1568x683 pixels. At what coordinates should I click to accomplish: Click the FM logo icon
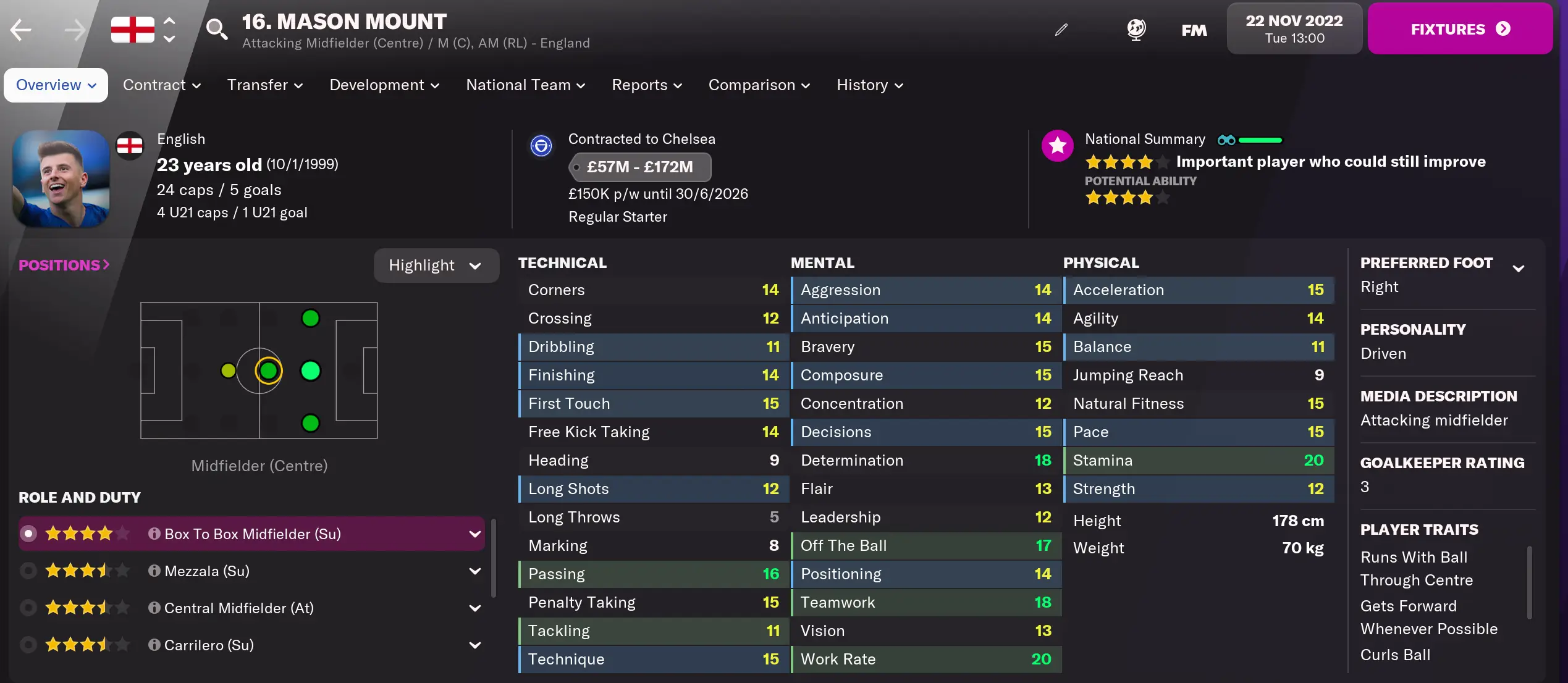click(x=1194, y=29)
